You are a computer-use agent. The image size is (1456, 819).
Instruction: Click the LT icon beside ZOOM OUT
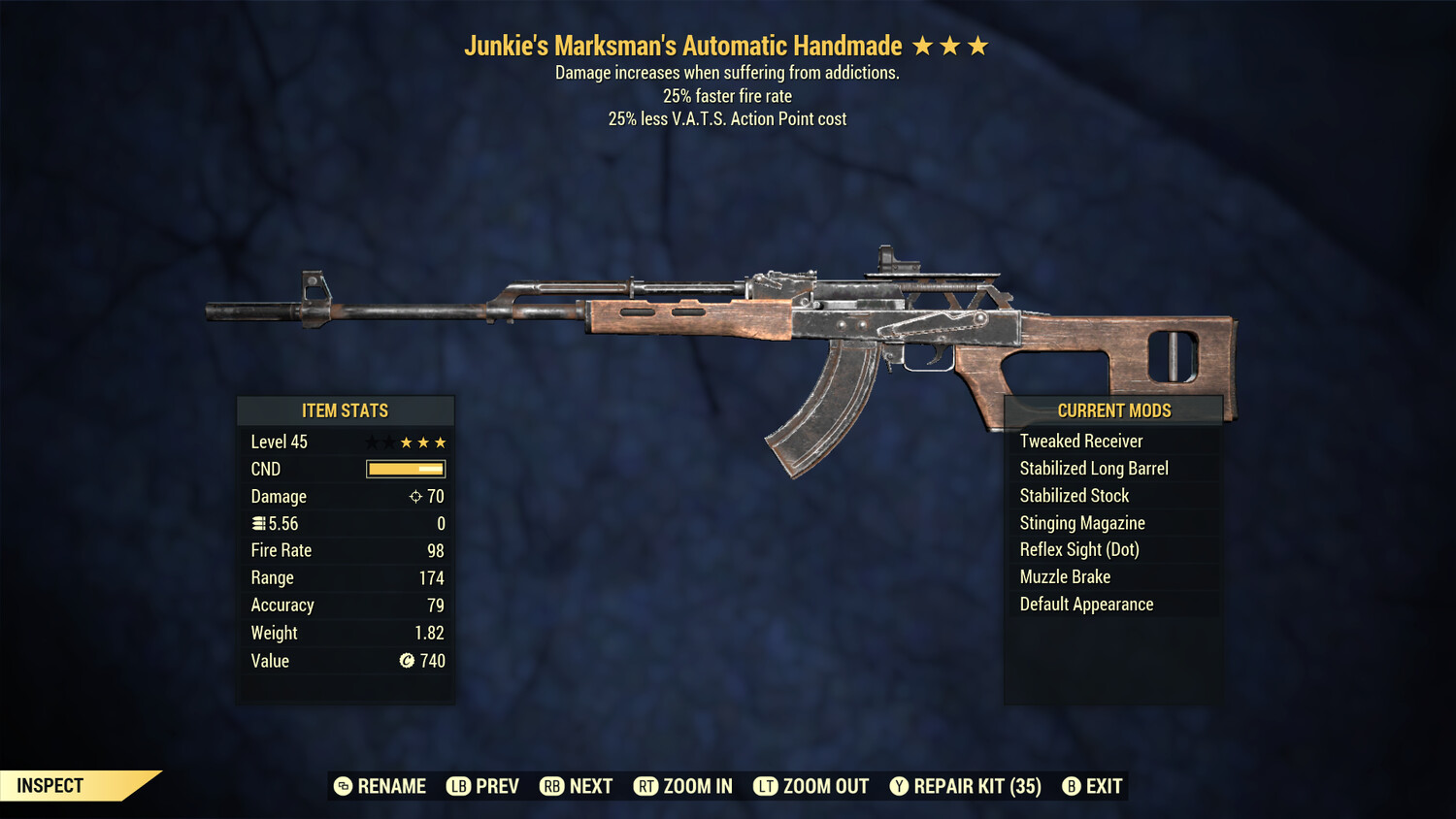pyautogui.click(x=767, y=786)
